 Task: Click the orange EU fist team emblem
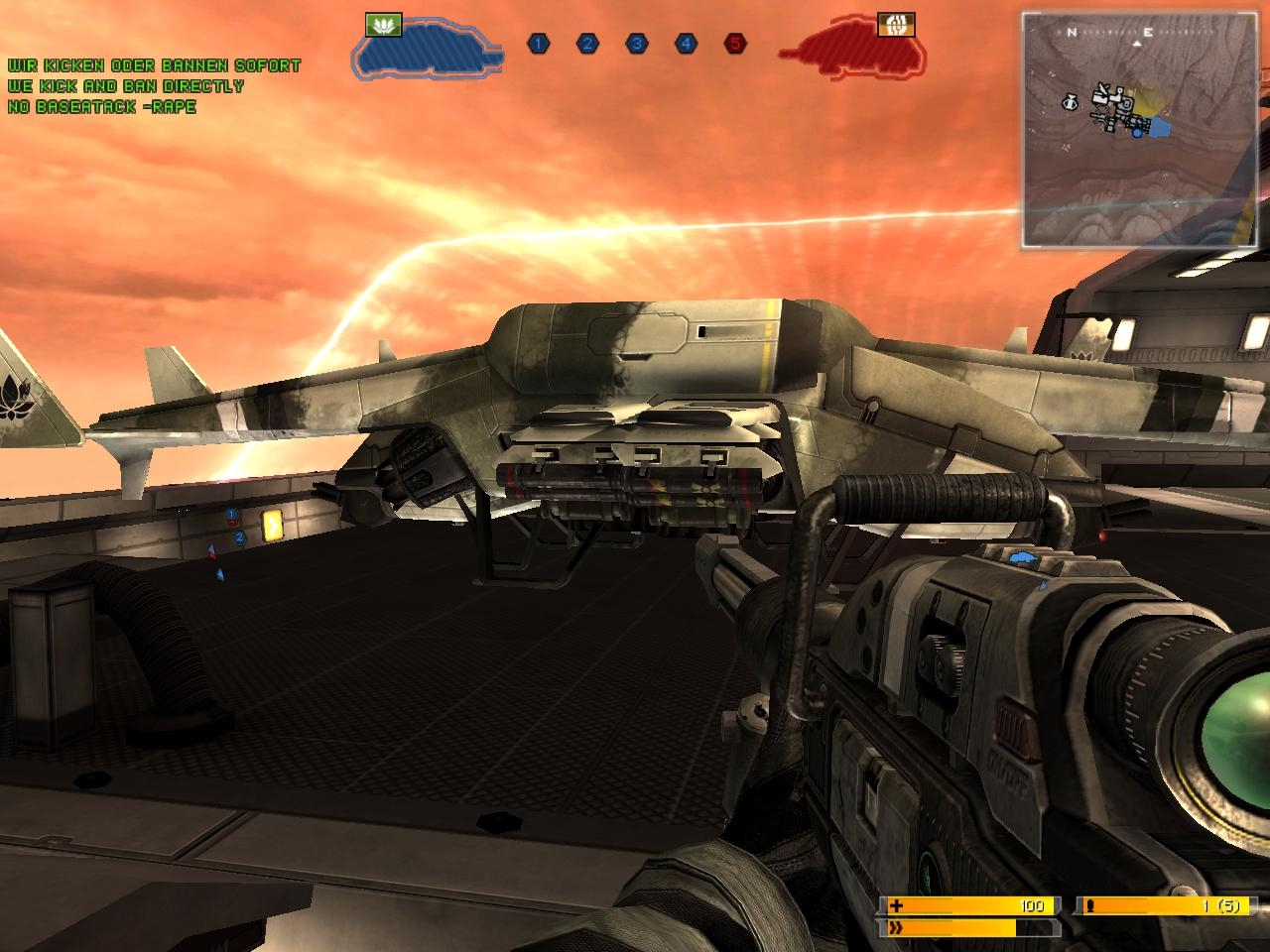(x=896, y=25)
